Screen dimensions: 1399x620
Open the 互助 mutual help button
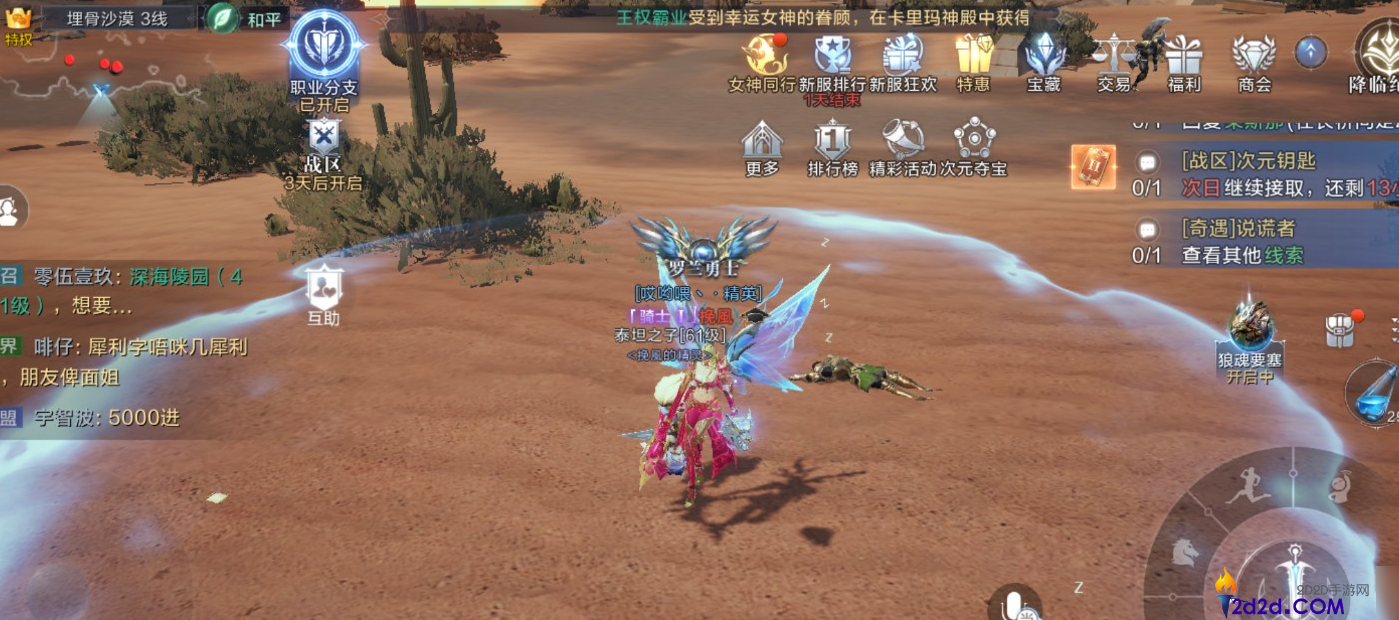324,289
